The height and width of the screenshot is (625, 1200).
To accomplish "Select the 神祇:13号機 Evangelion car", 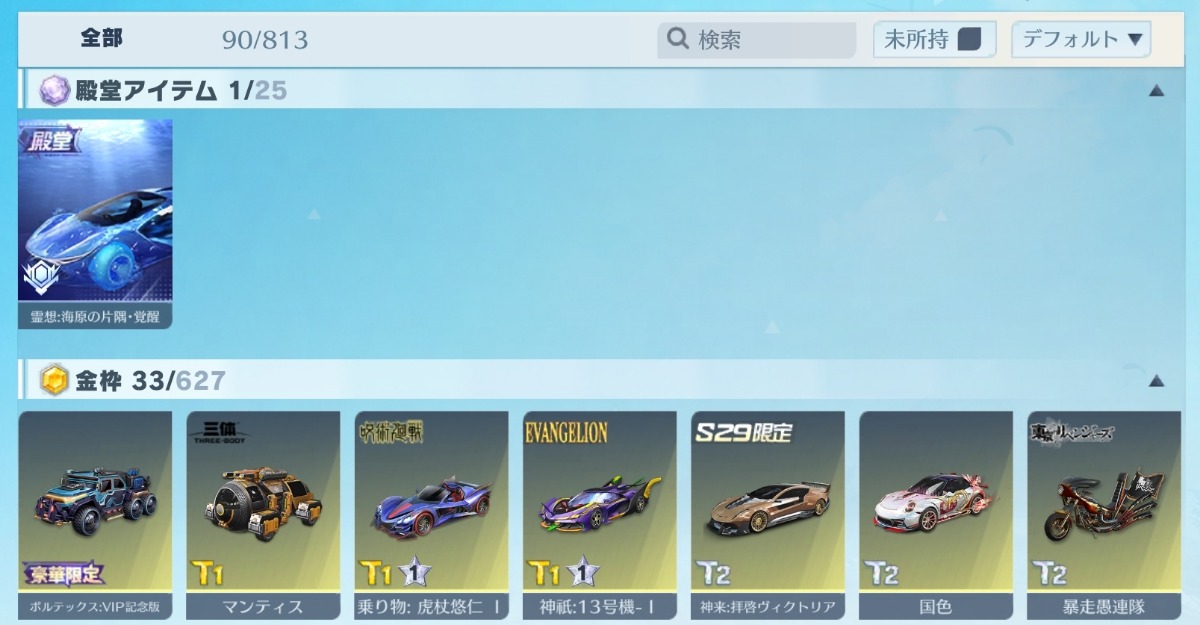I will [599, 514].
